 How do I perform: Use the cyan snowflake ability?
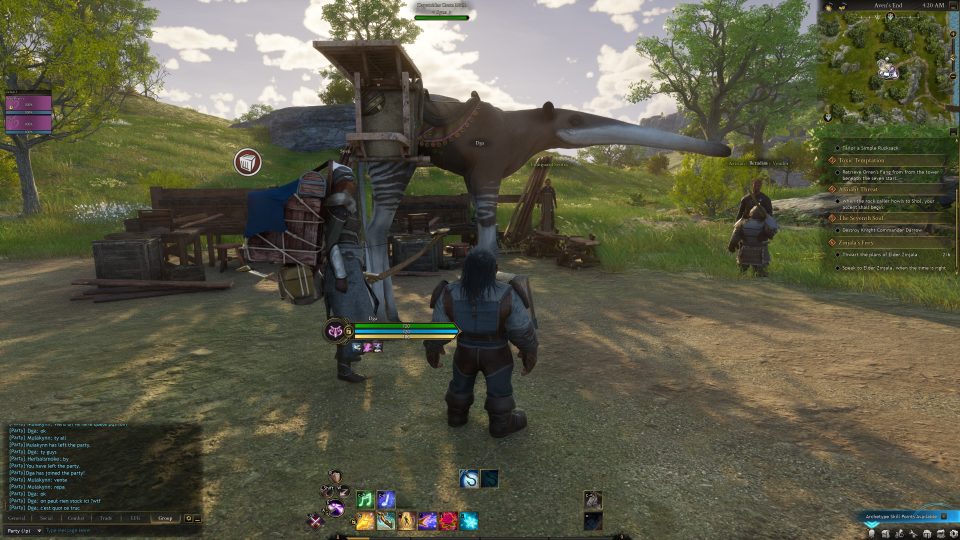point(469,520)
